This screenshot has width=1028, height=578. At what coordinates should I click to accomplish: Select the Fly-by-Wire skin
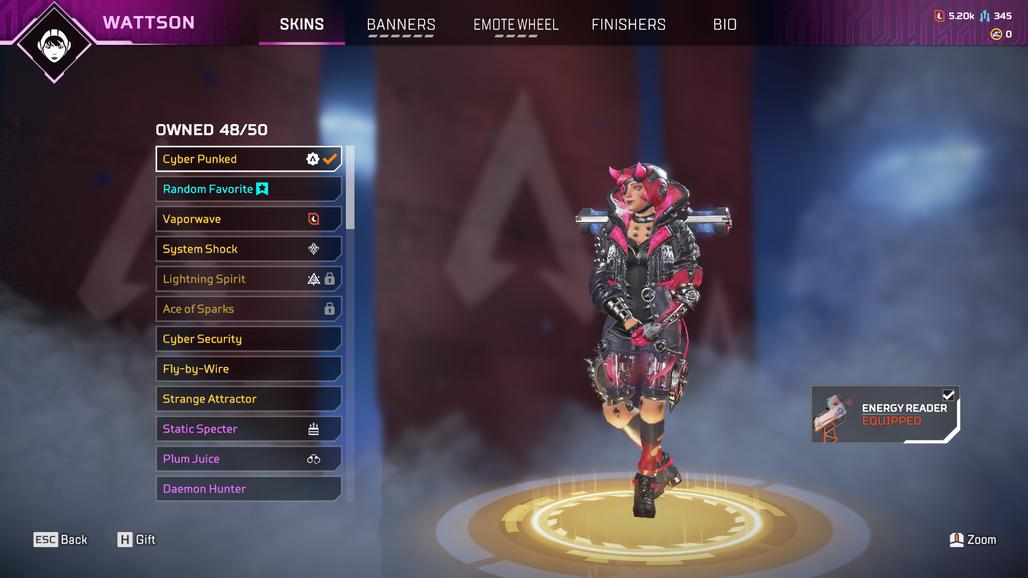coord(248,369)
